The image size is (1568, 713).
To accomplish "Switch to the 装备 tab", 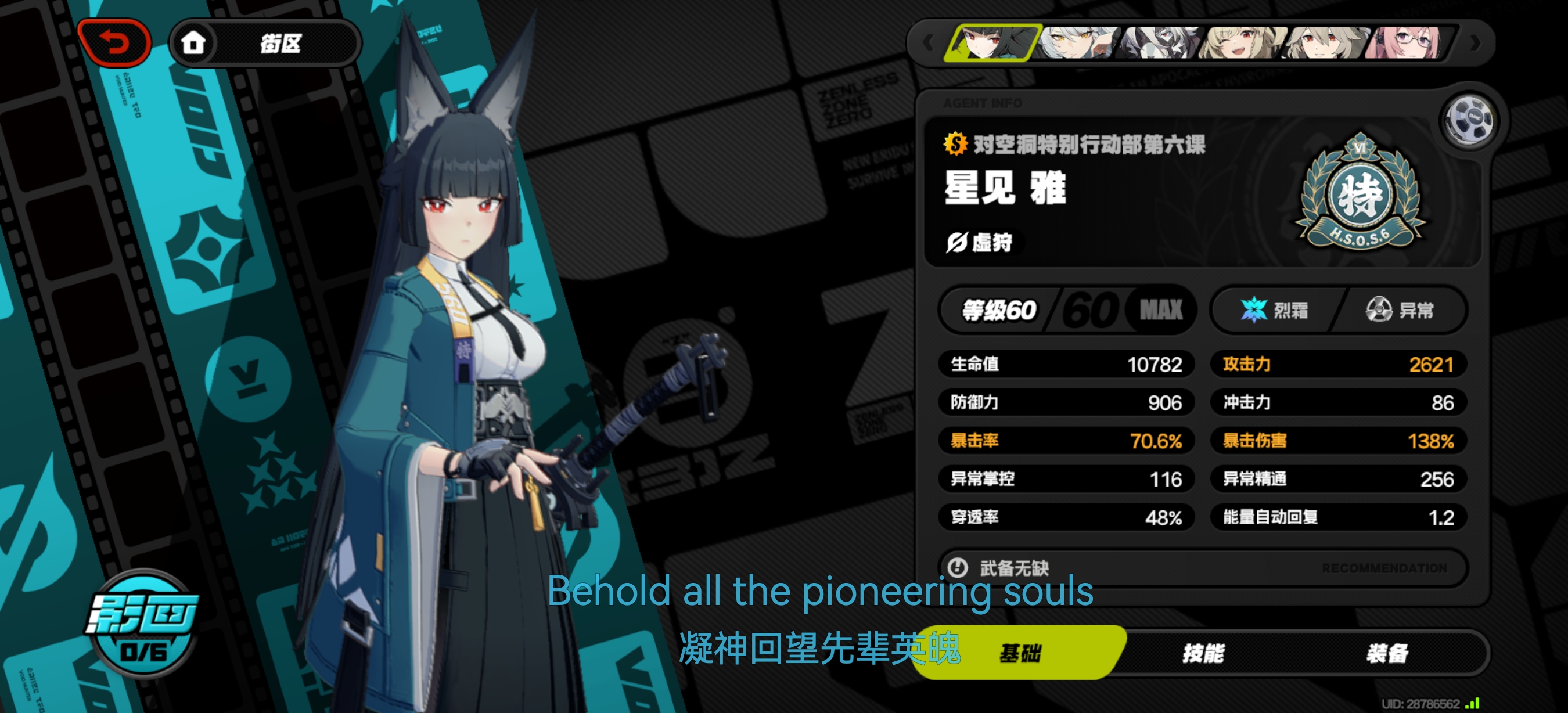I will 1387,654.
